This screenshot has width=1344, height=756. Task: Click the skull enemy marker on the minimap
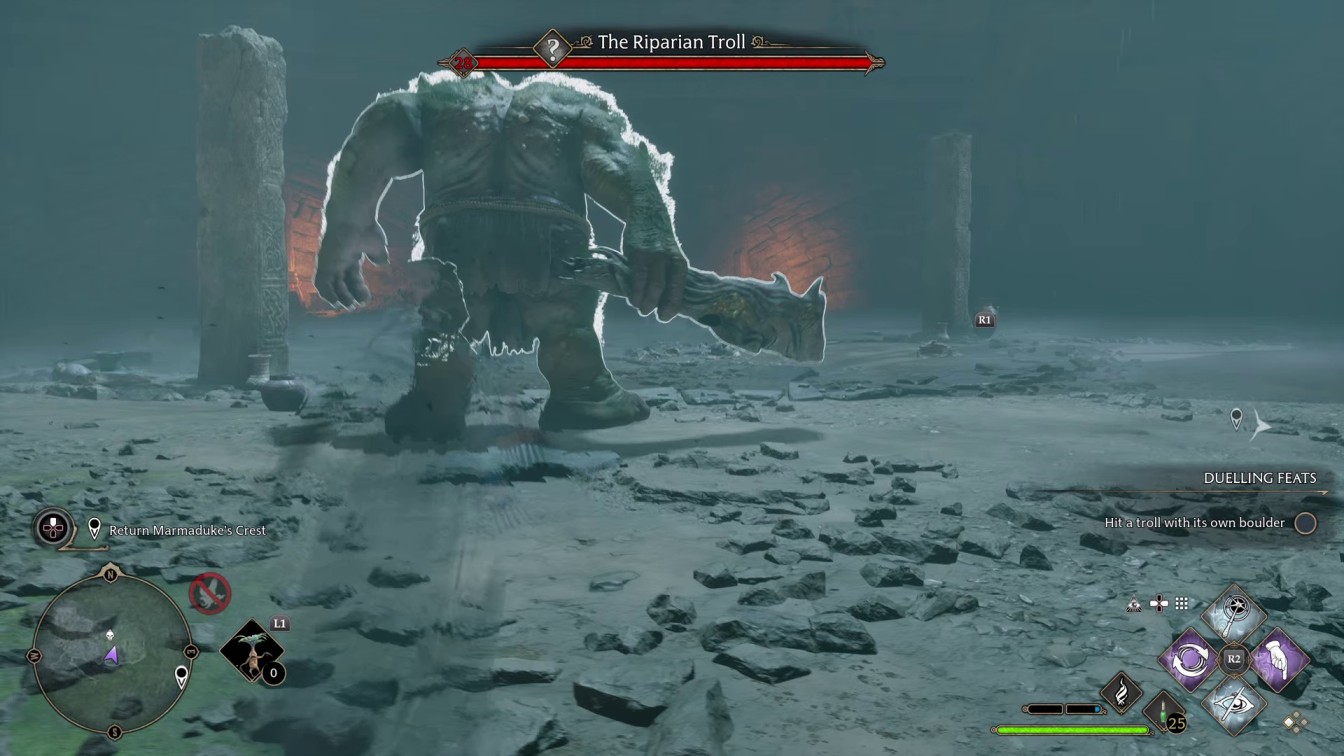(x=110, y=635)
